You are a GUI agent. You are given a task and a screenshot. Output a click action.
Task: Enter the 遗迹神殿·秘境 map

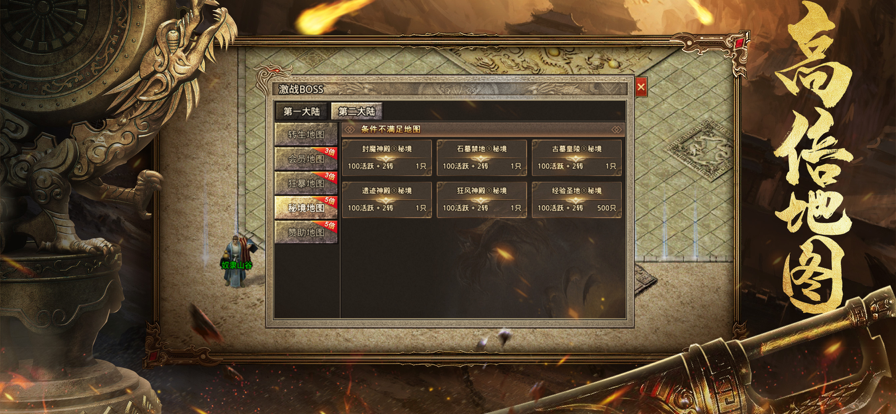coord(387,199)
